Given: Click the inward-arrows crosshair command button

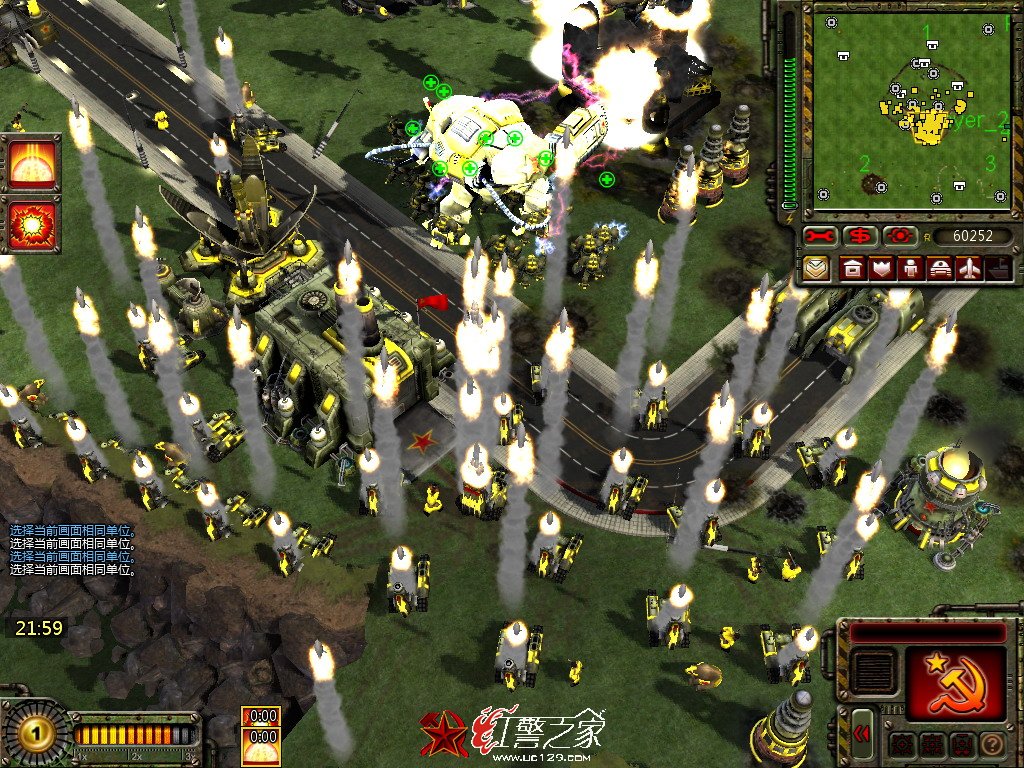Looking at the screenshot, I should [x=901, y=745].
